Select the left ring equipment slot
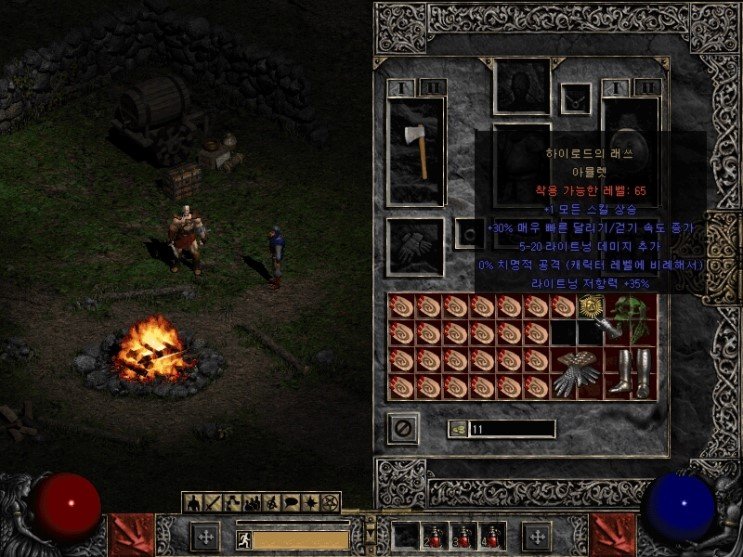This screenshot has height=557, width=743. [468, 232]
